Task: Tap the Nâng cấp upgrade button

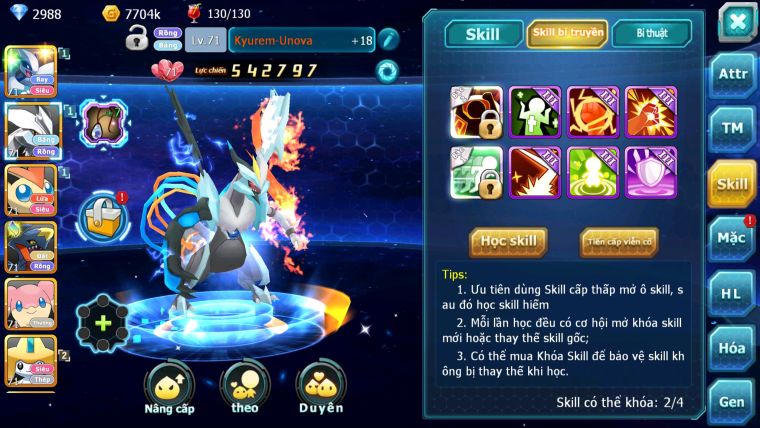Action: tap(169, 387)
